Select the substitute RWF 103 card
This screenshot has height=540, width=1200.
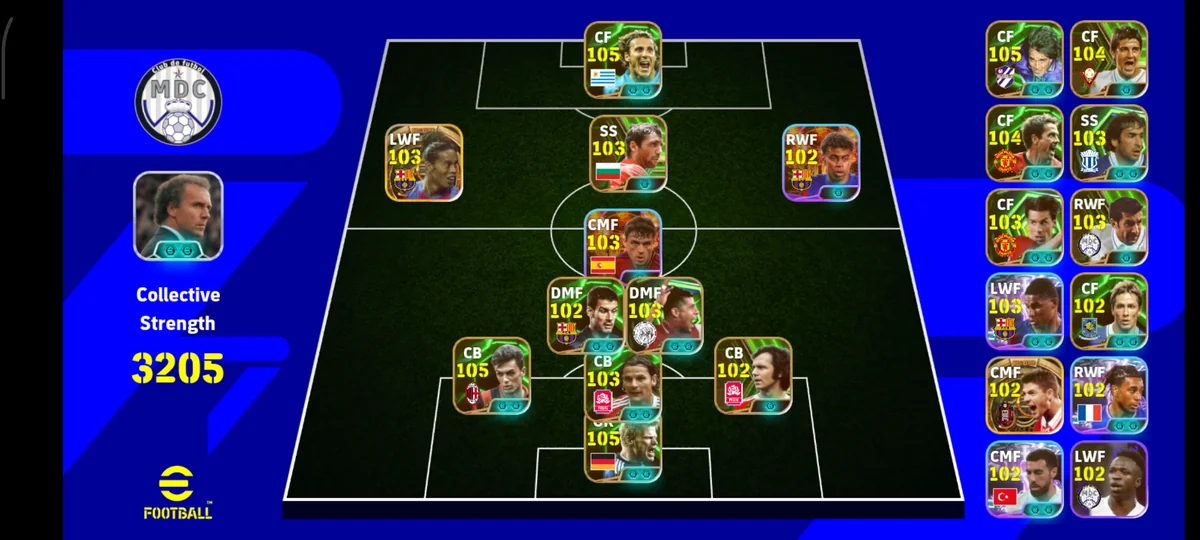(x=1109, y=227)
